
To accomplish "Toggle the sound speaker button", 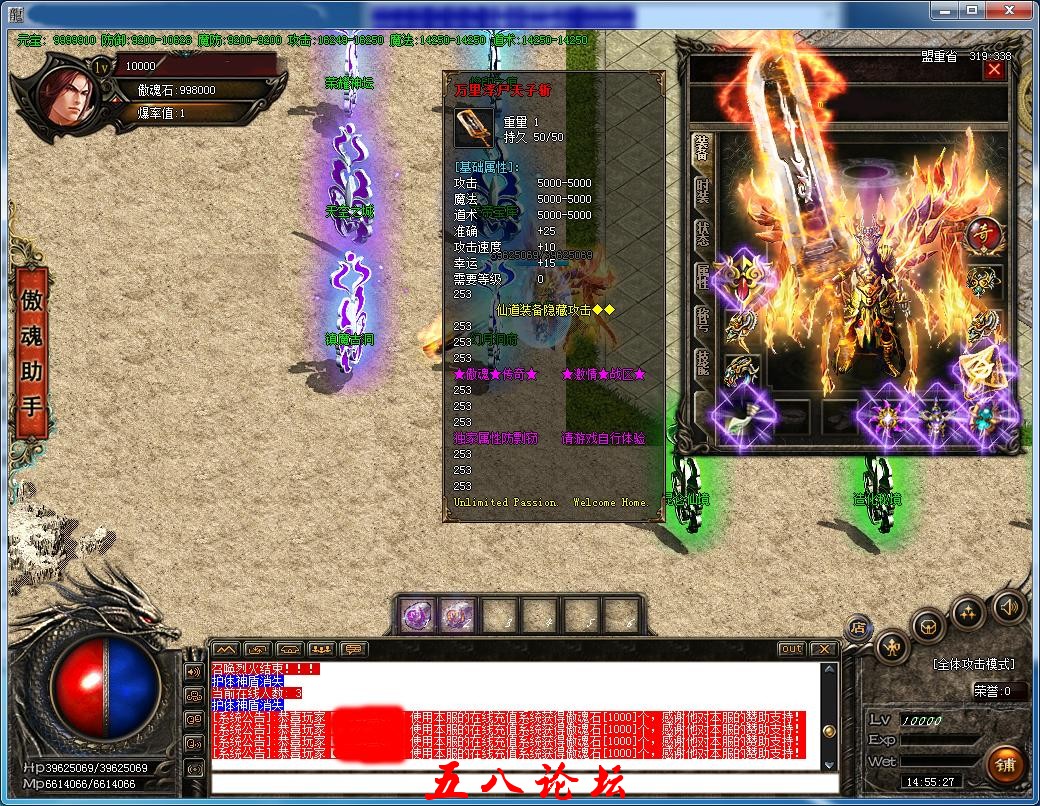I will (1008, 606).
